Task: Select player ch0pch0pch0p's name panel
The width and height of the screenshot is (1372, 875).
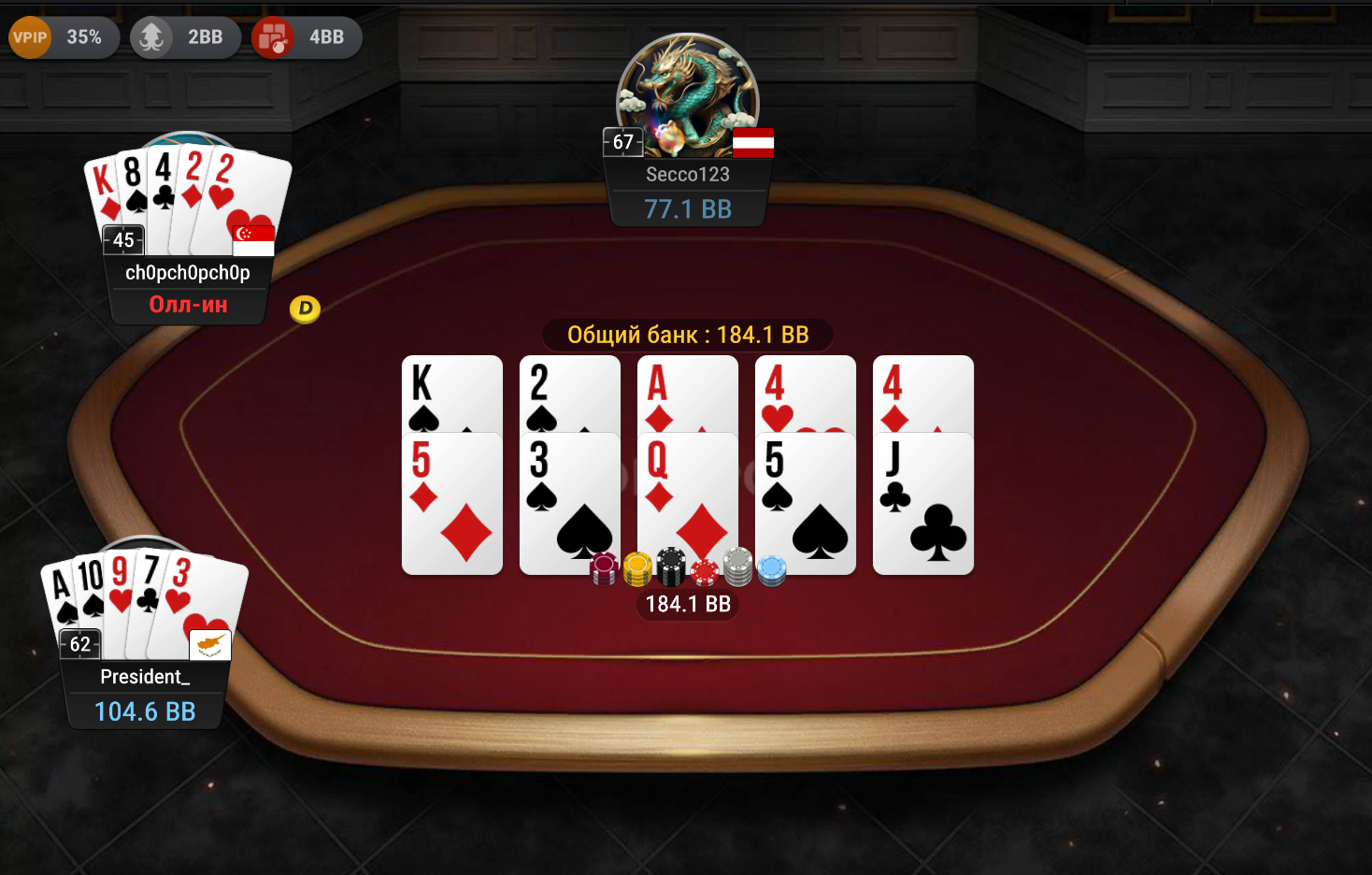Action: 188,273
